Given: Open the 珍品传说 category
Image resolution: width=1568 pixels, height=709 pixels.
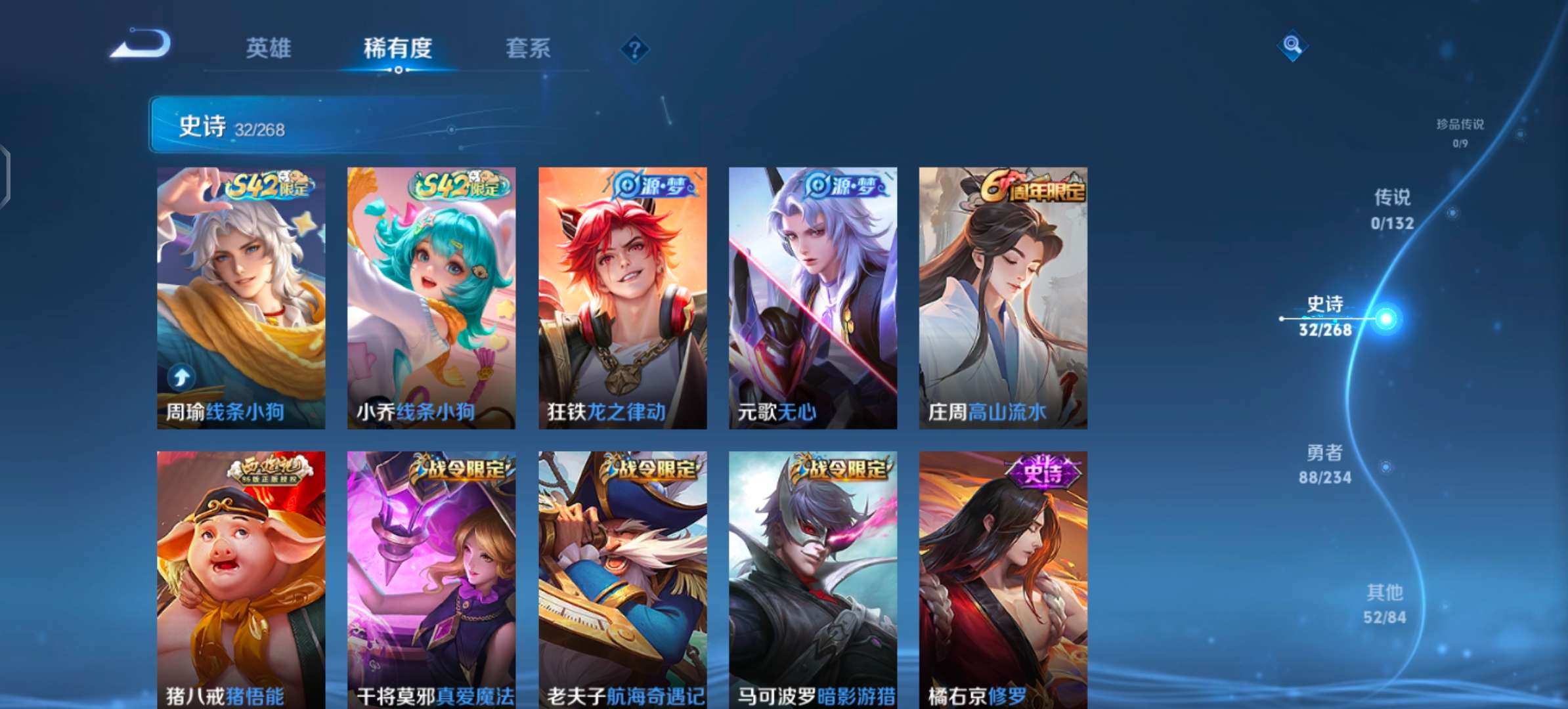Looking at the screenshot, I should (1461, 131).
